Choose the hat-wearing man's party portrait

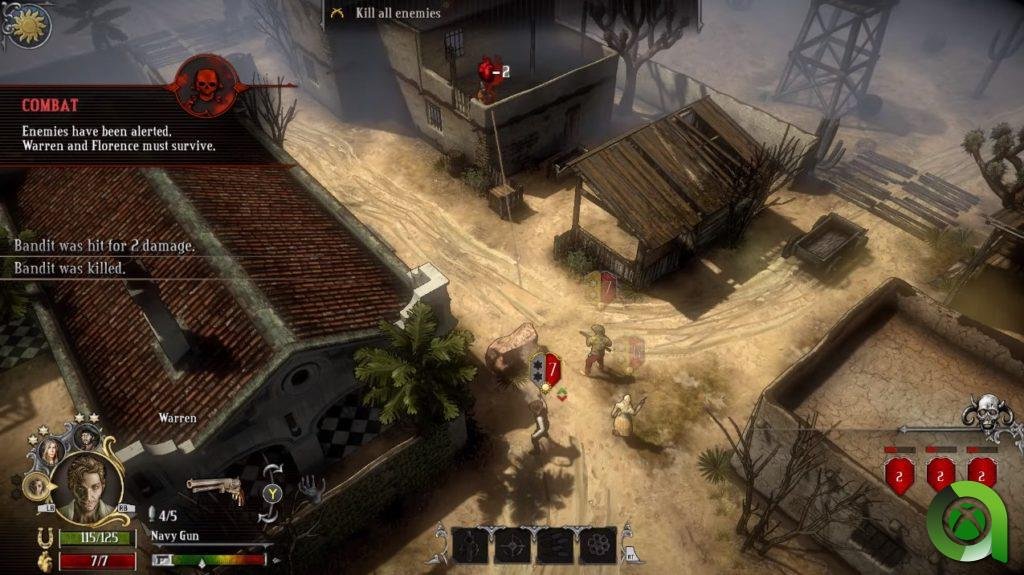coord(85,436)
